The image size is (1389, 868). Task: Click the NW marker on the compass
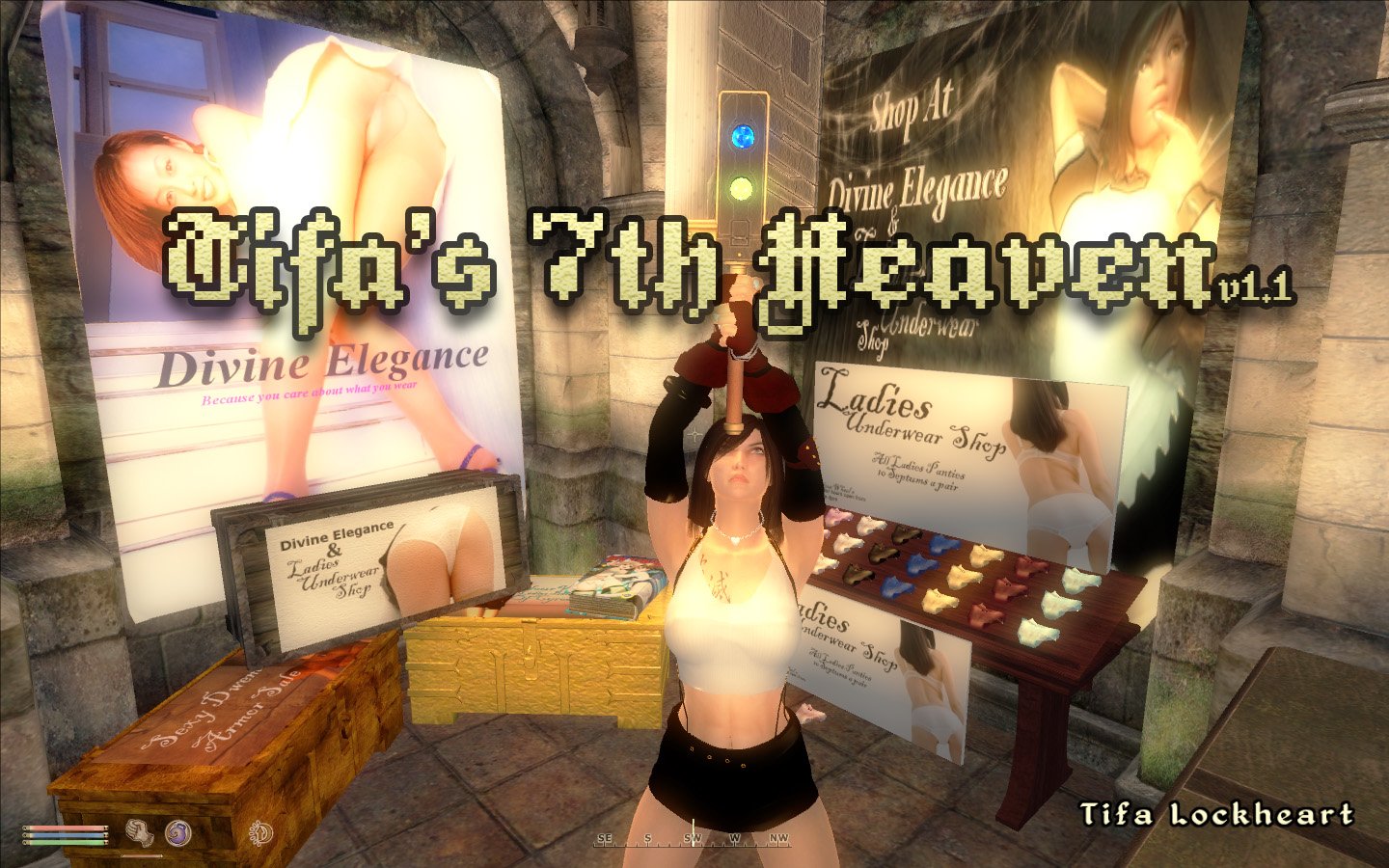pos(777,840)
